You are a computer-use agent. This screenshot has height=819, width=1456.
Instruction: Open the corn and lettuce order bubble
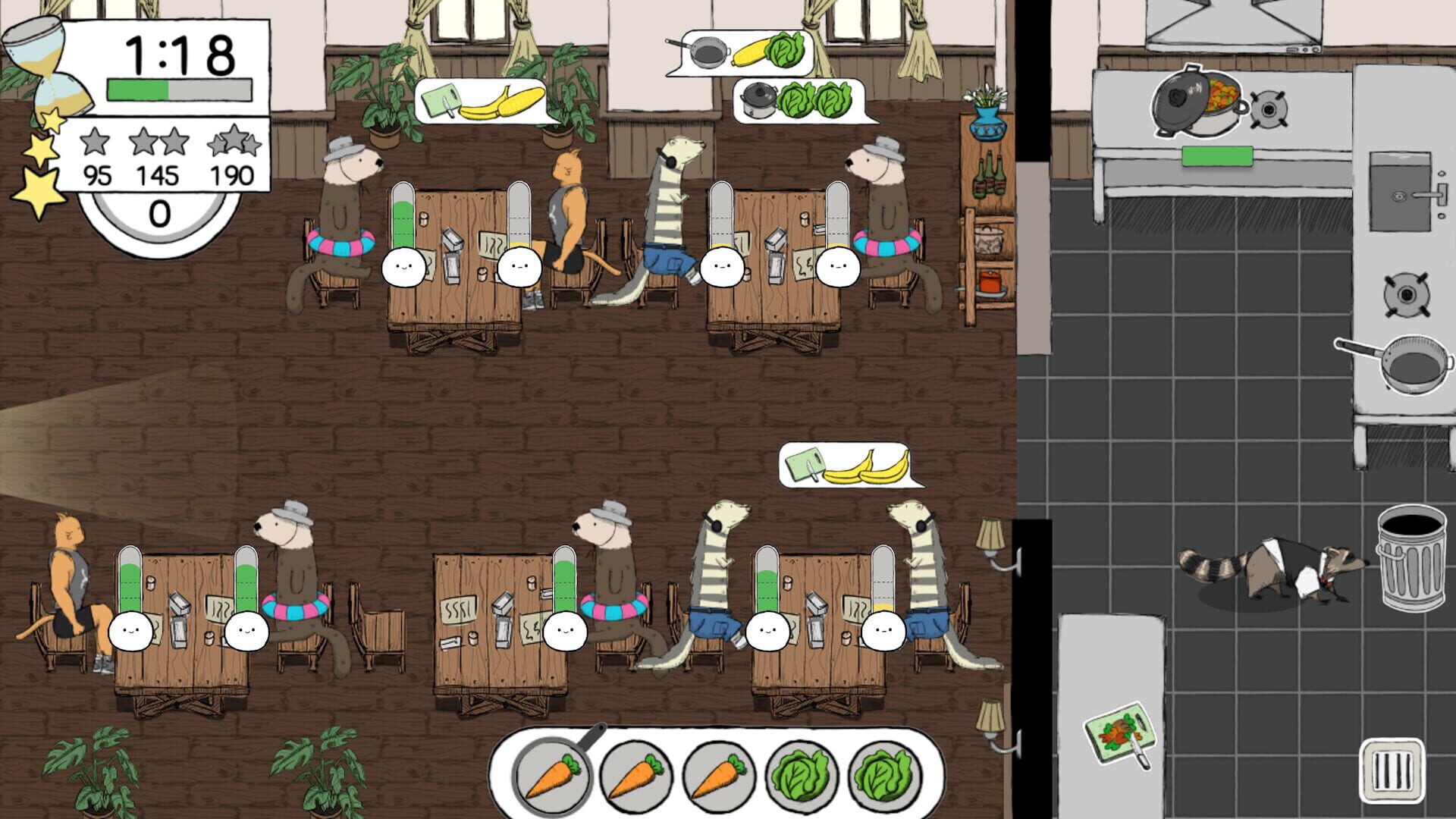point(747,53)
